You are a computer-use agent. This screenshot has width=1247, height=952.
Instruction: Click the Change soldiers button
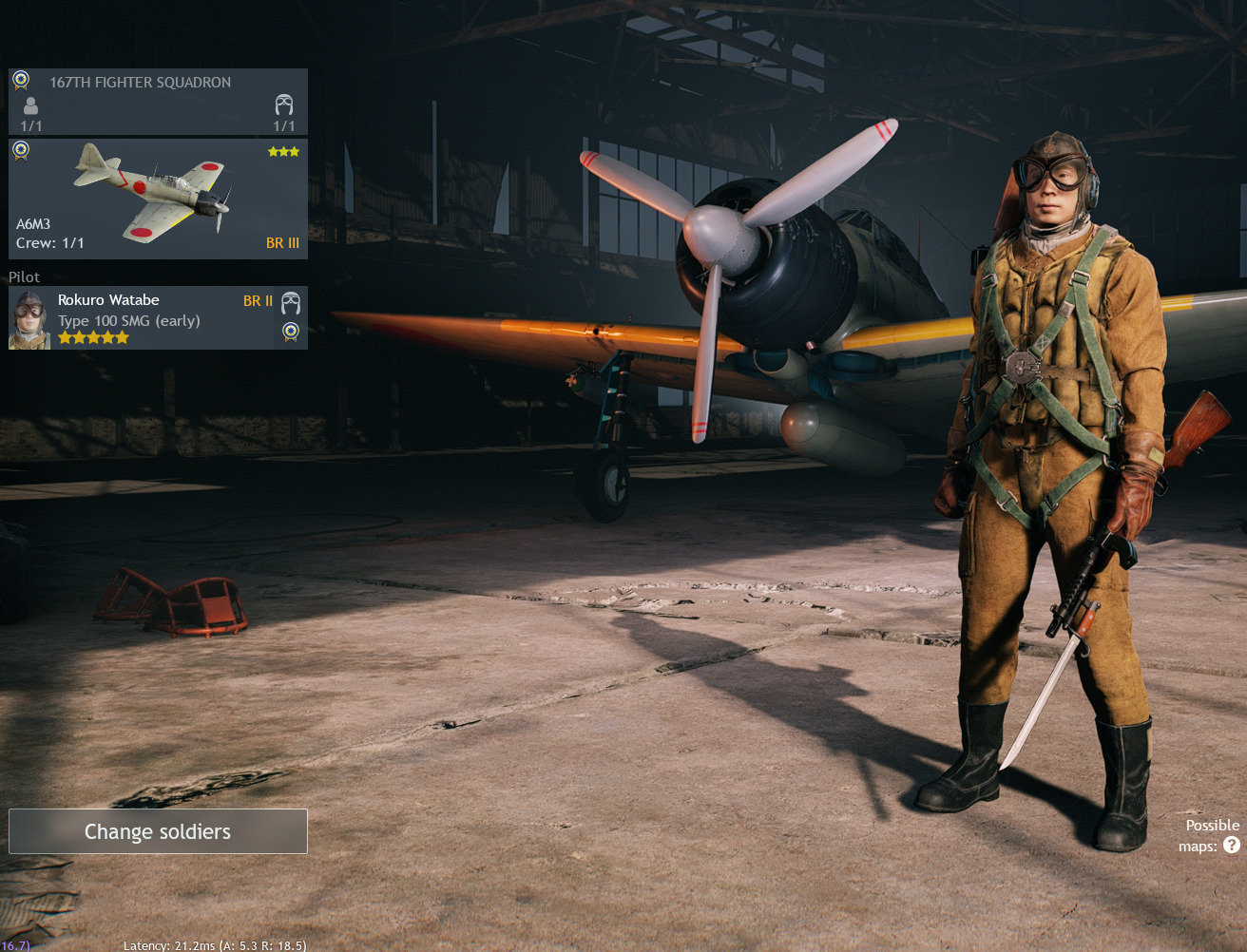click(158, 831)
